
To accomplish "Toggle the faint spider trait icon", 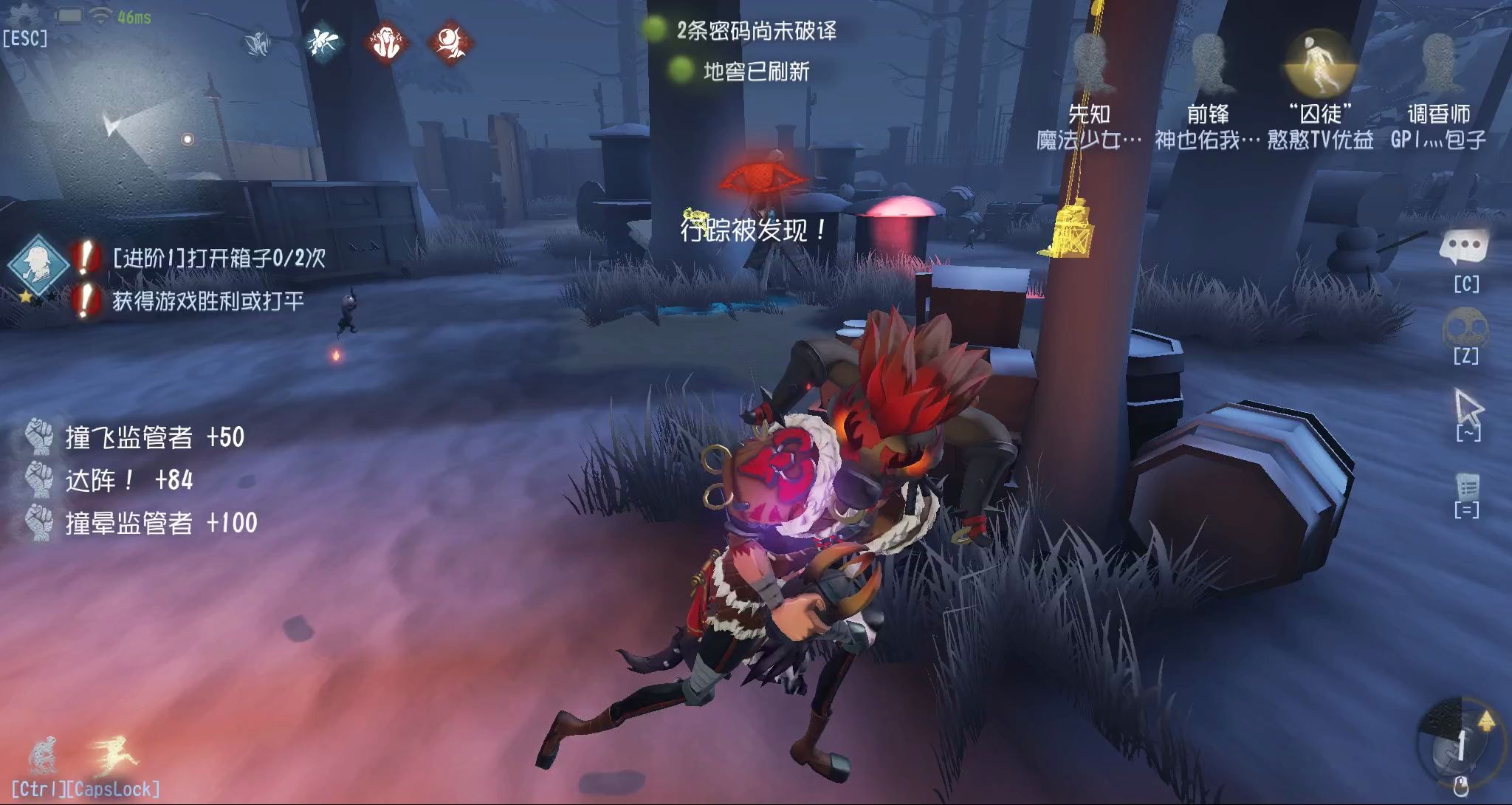I will click(x=256, y=43).
